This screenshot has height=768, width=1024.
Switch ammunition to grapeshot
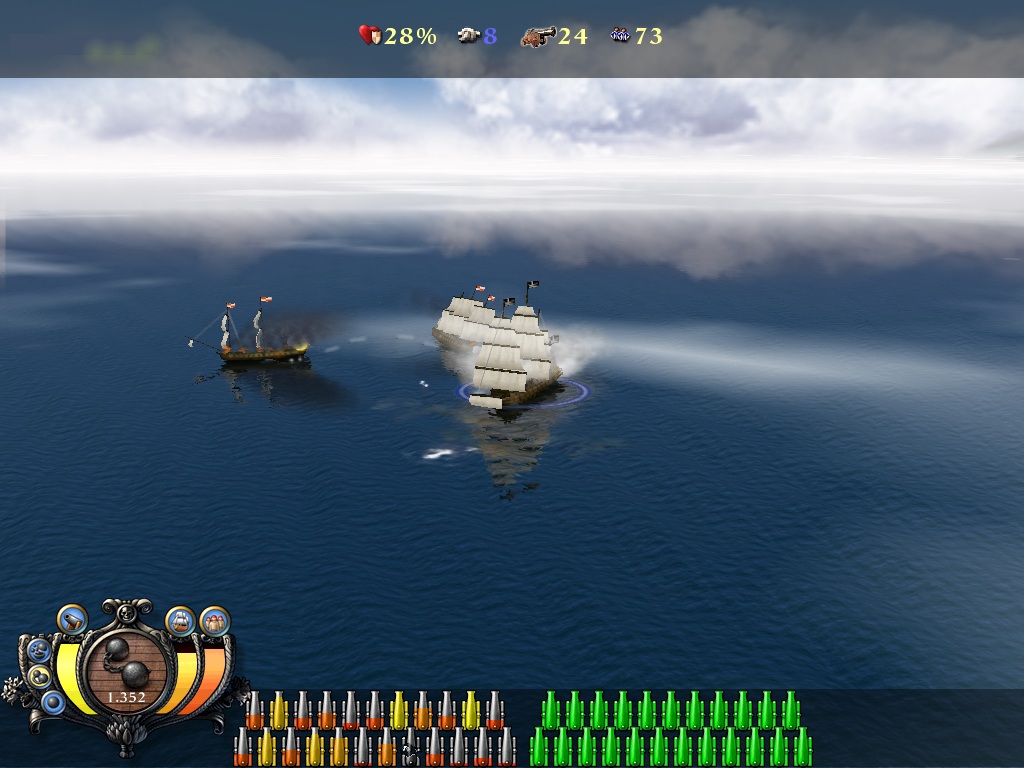(x=41, y=651)
